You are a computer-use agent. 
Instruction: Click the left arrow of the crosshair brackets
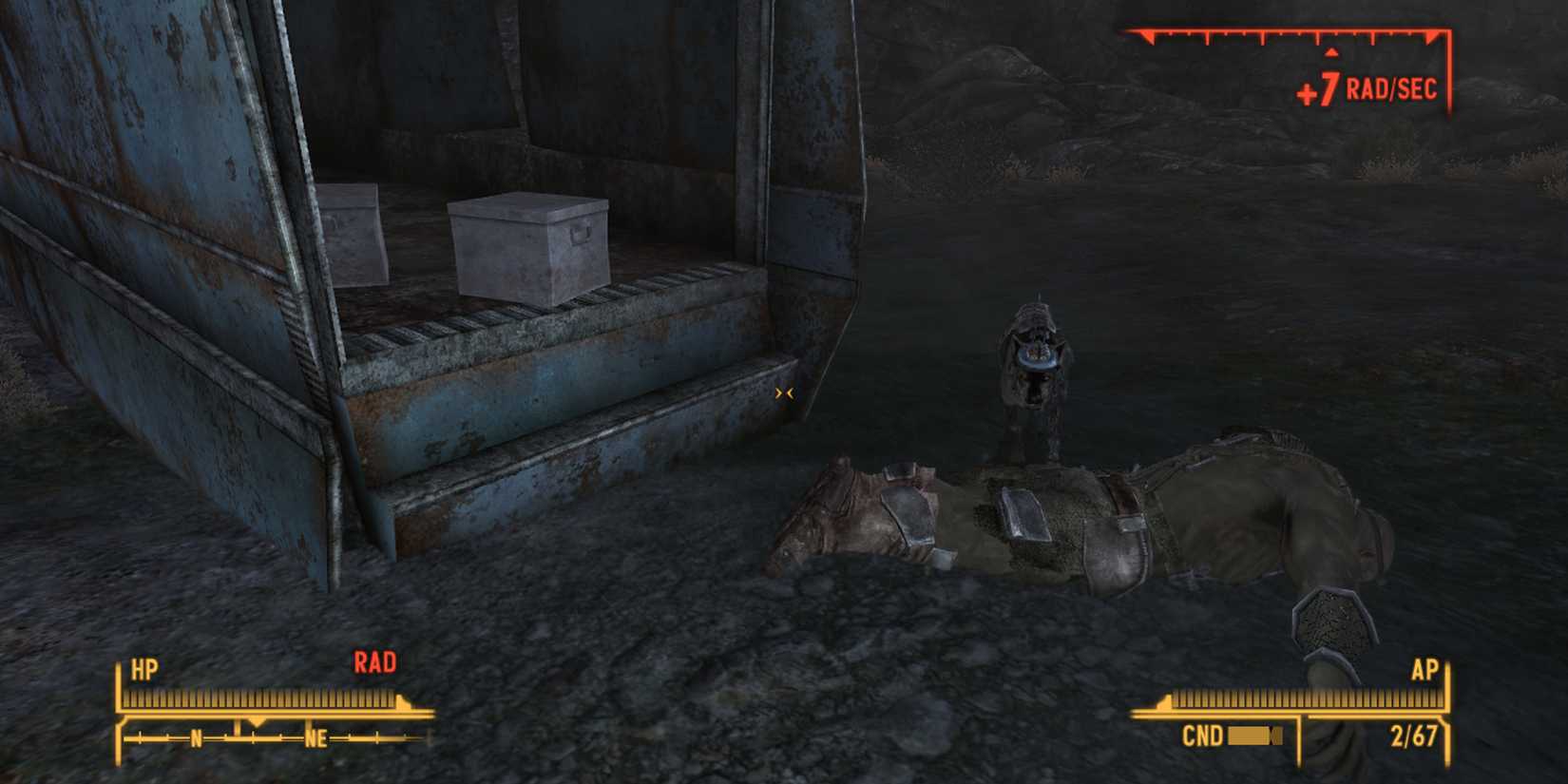(x=780, y=392)
